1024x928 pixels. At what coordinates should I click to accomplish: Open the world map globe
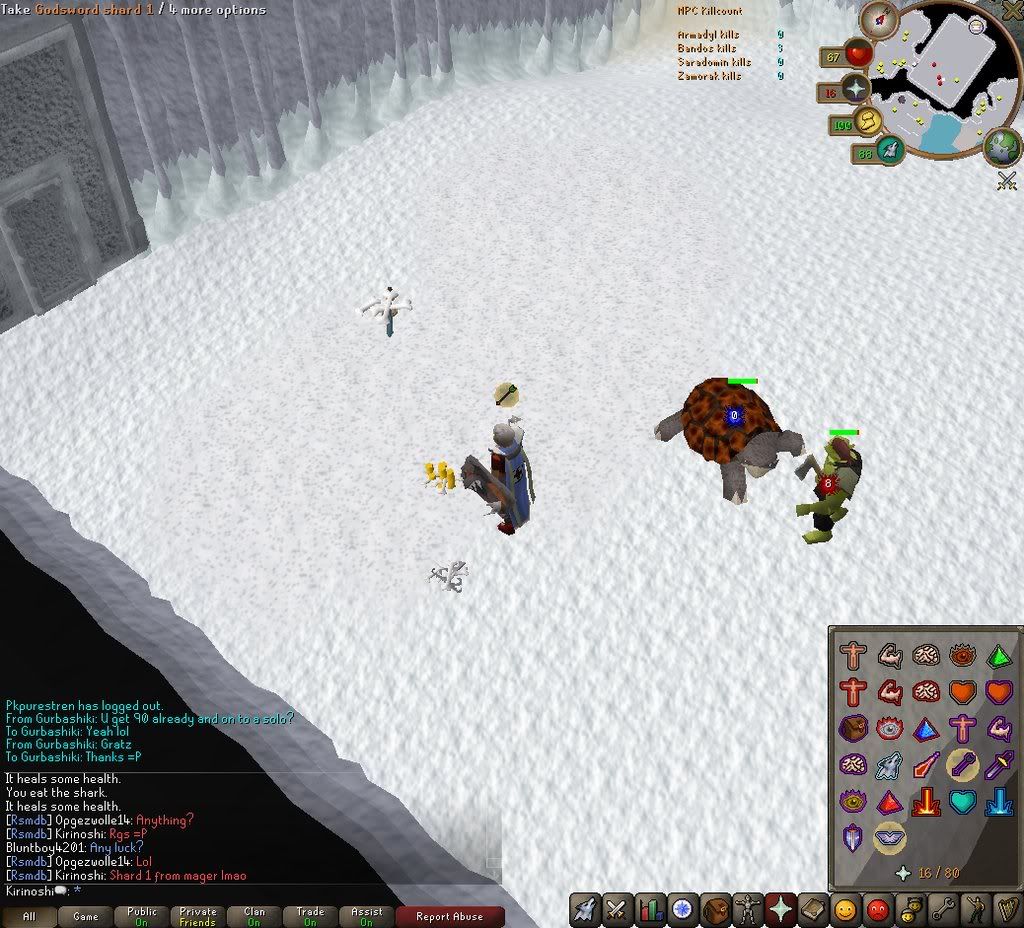pyautogui.click(x=1001, y=147)
